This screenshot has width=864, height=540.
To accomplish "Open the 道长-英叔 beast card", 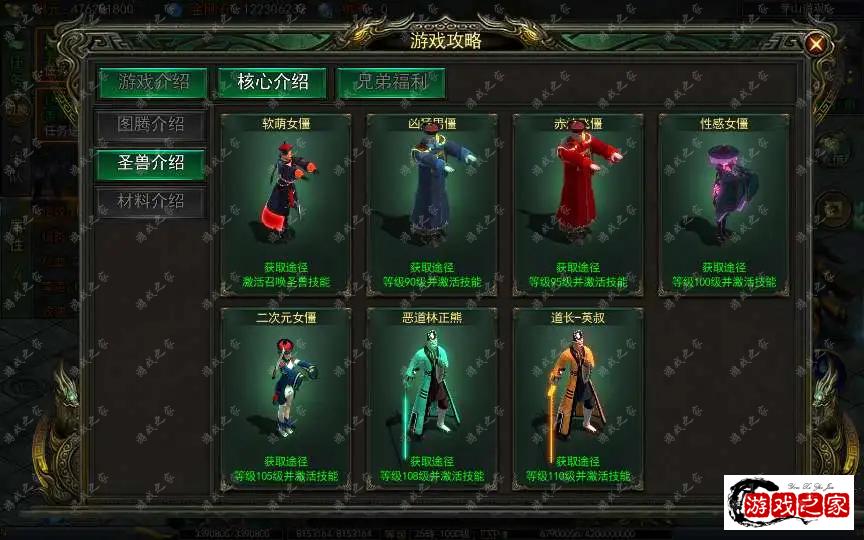I will coord(578,398).
